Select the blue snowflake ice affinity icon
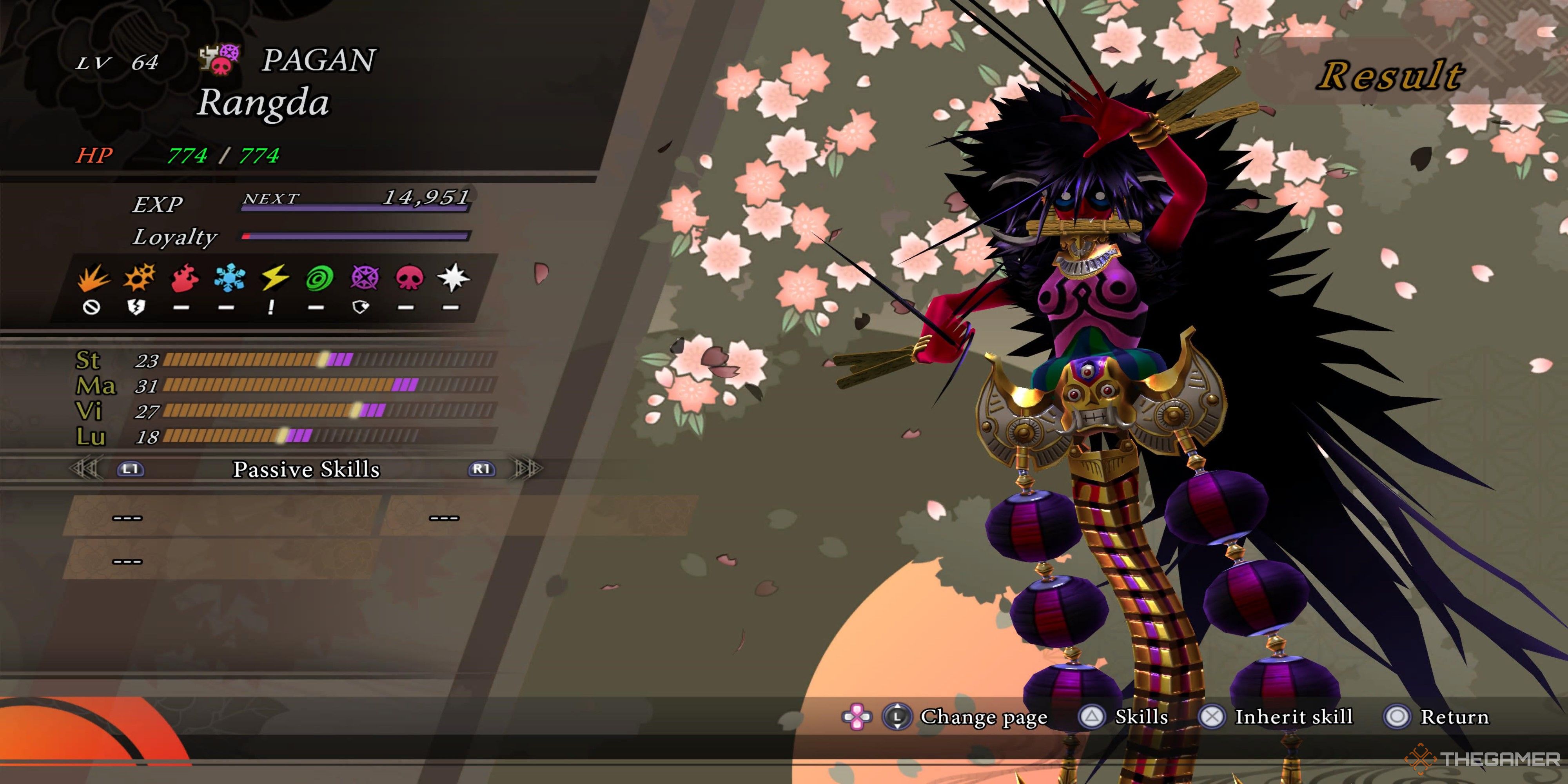This screenshot has height=784, width=1568. 229,279
